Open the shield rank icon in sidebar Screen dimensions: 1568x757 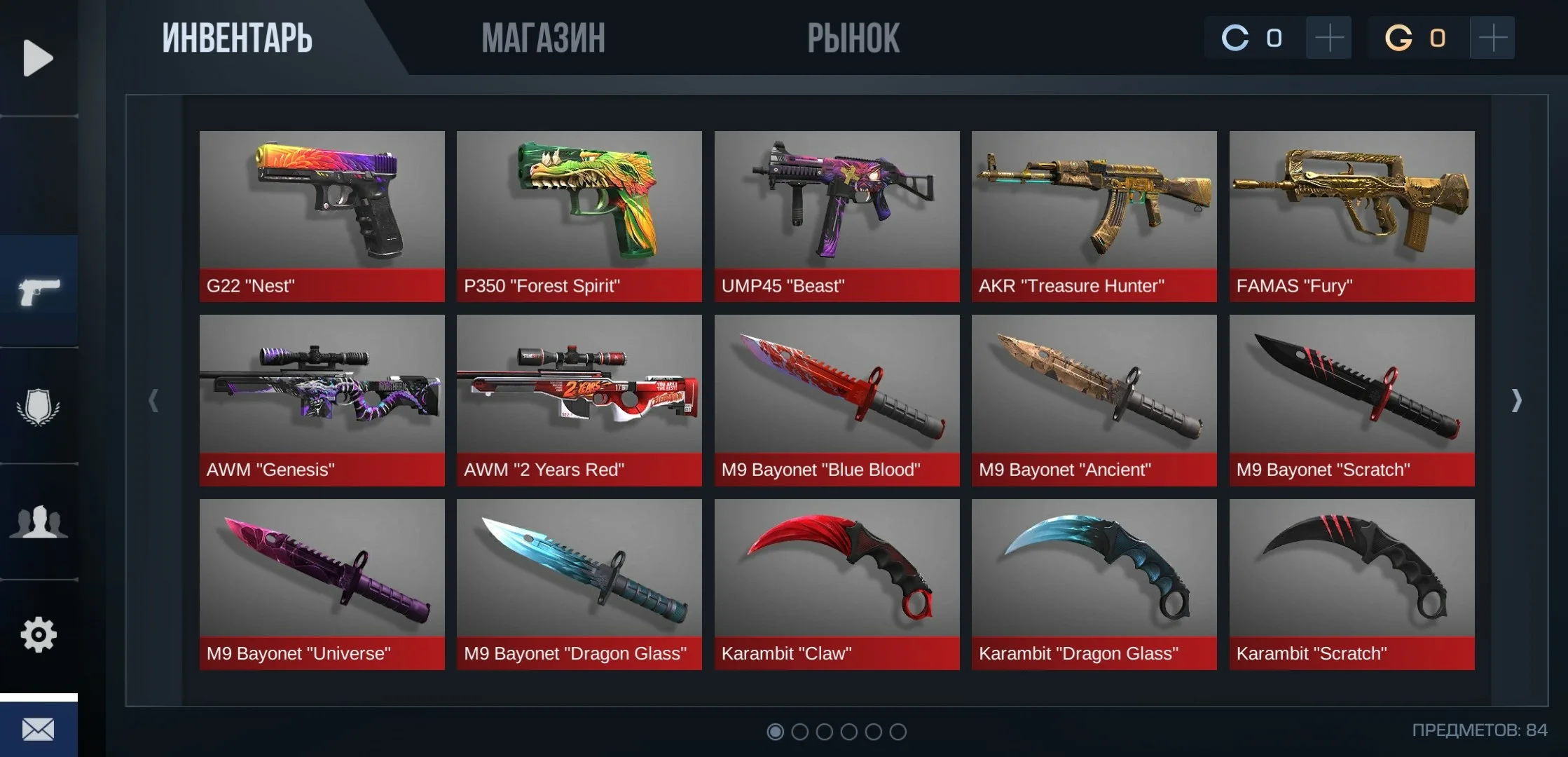coord(39,407)
